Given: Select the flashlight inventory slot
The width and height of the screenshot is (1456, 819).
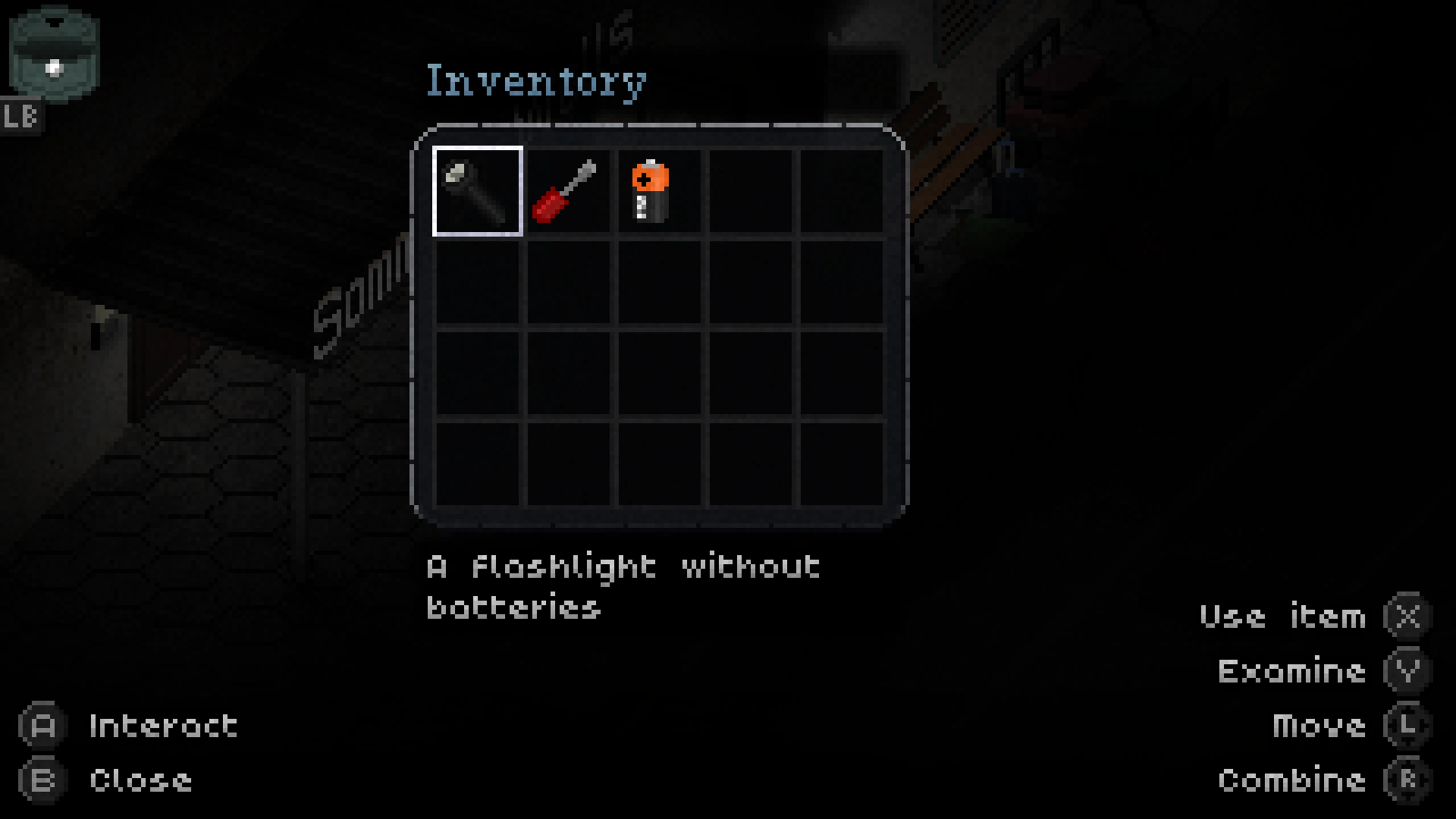Looking at the screenshot, I should [478, 191].
